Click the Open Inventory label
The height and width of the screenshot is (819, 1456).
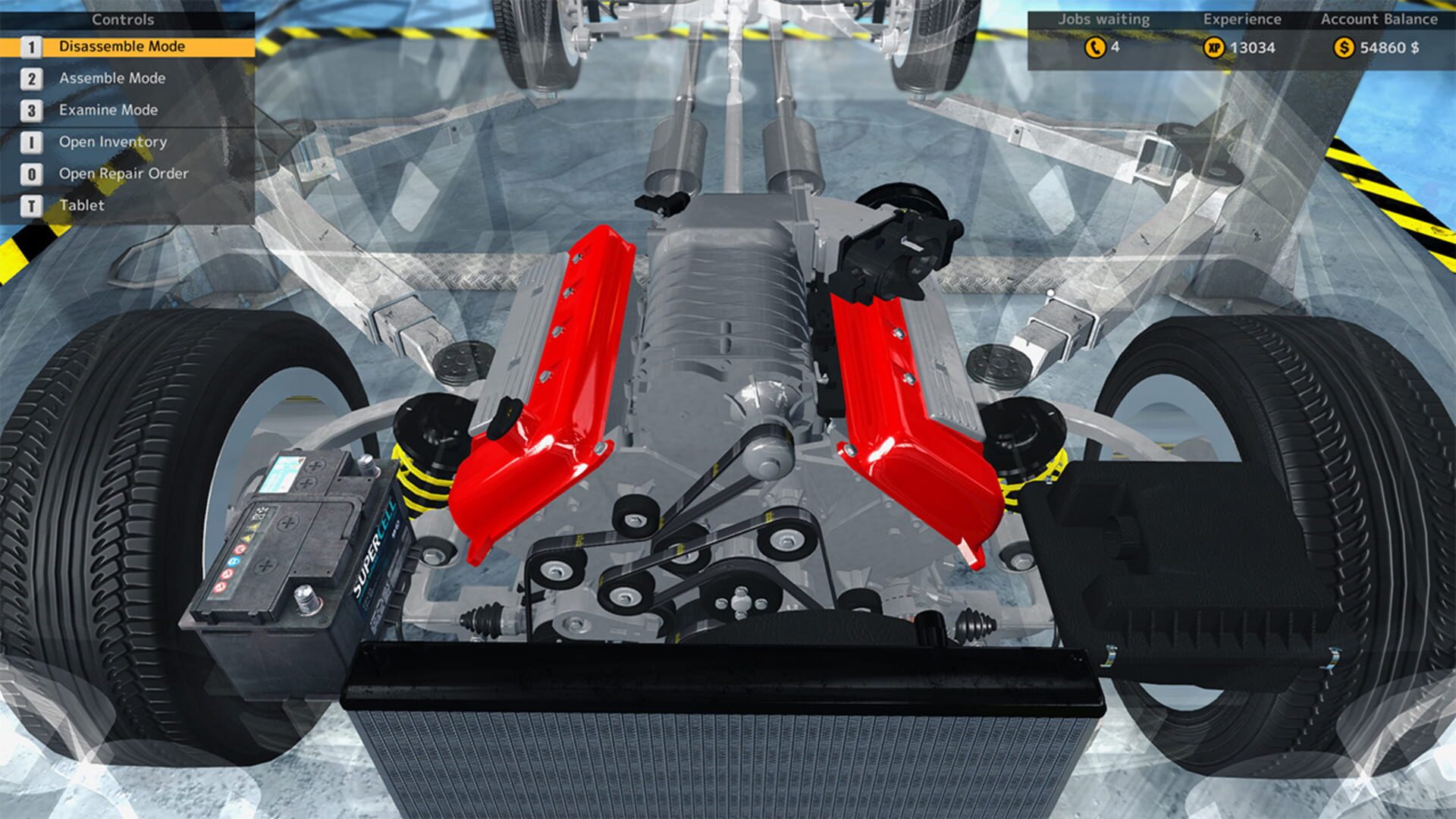click(x=111, y=142)
